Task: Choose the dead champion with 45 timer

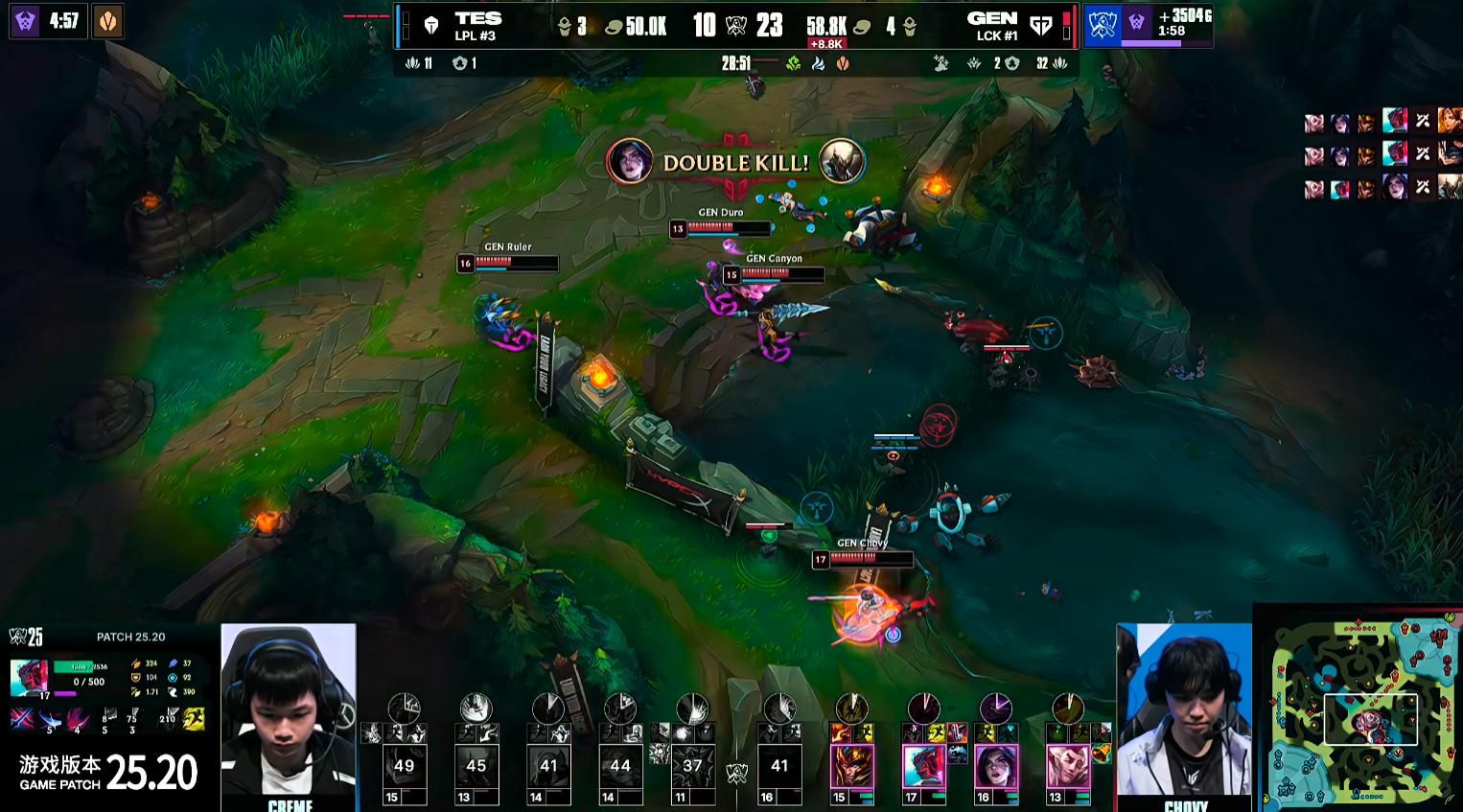Action: pos(476,767)
